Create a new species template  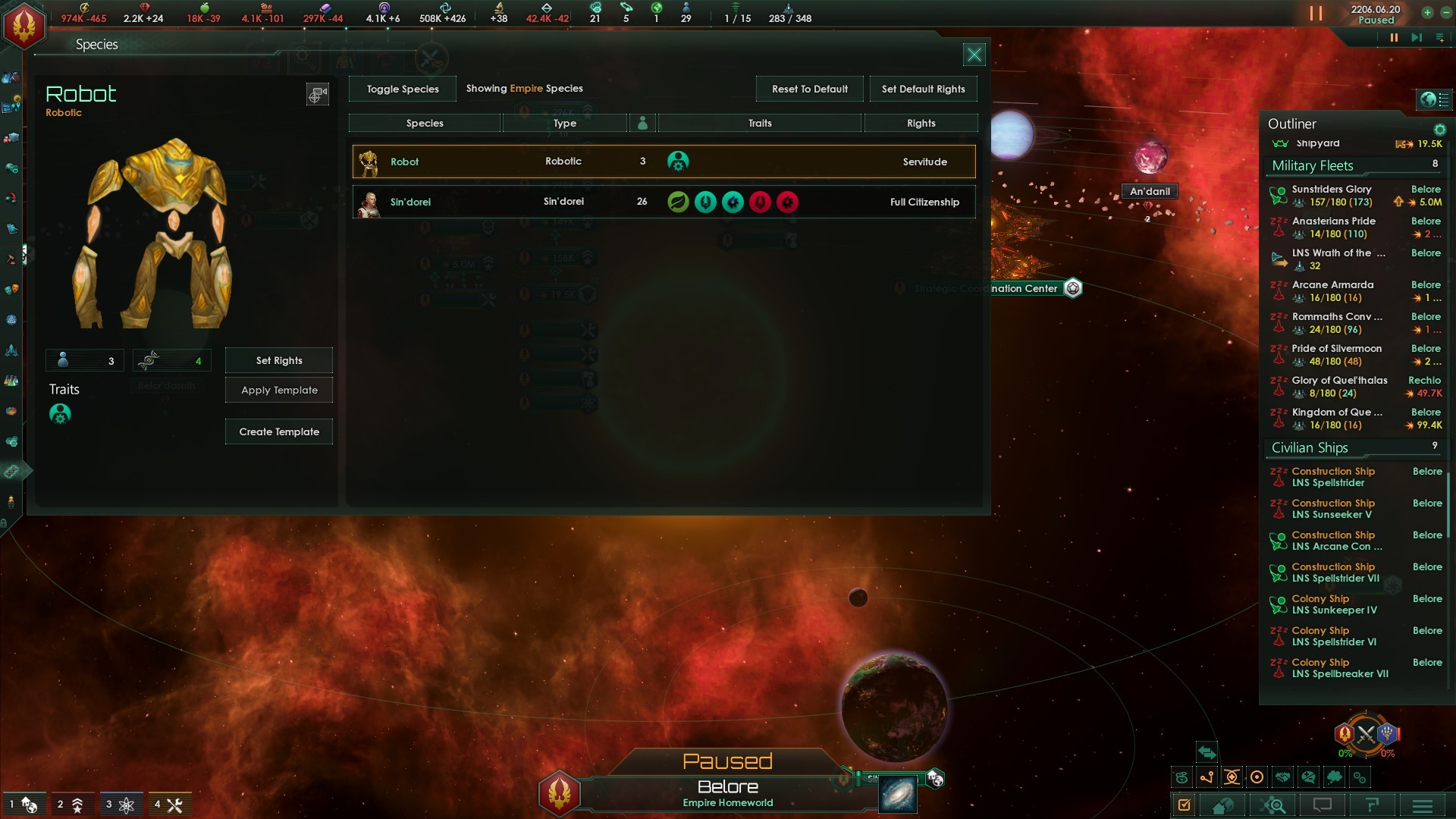[279, 431]
